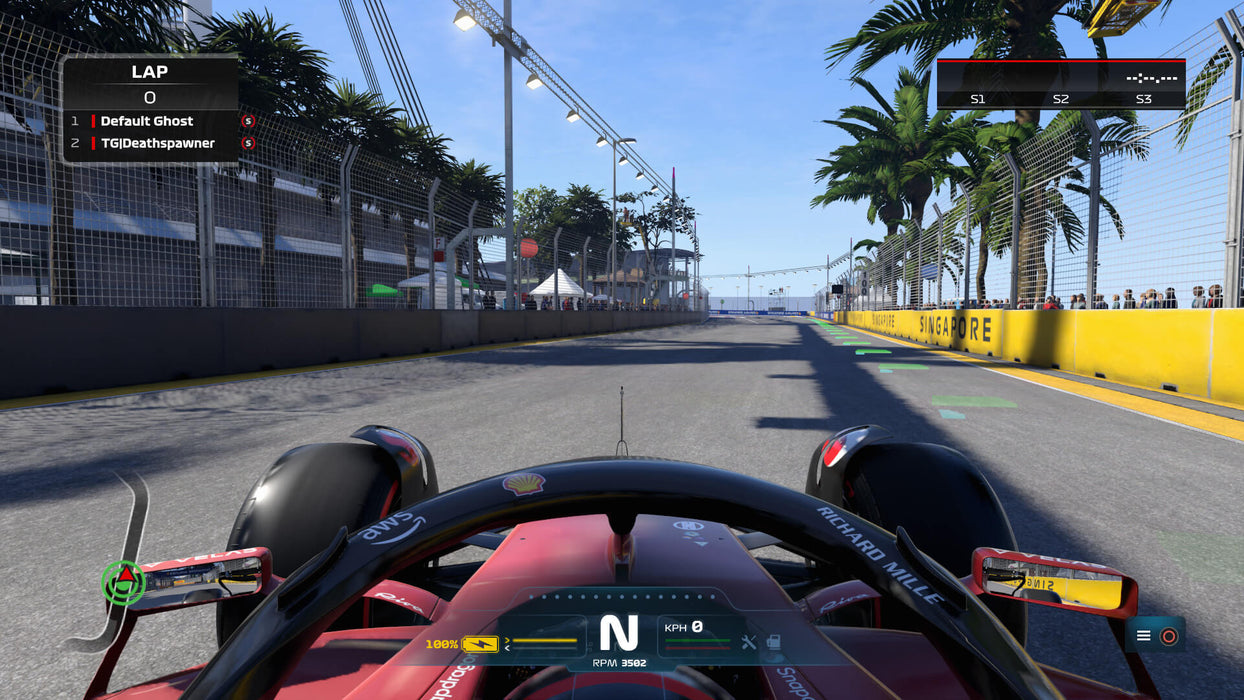Open the three-line menu icon
1244x700 pixels.
coord(1144,635)
